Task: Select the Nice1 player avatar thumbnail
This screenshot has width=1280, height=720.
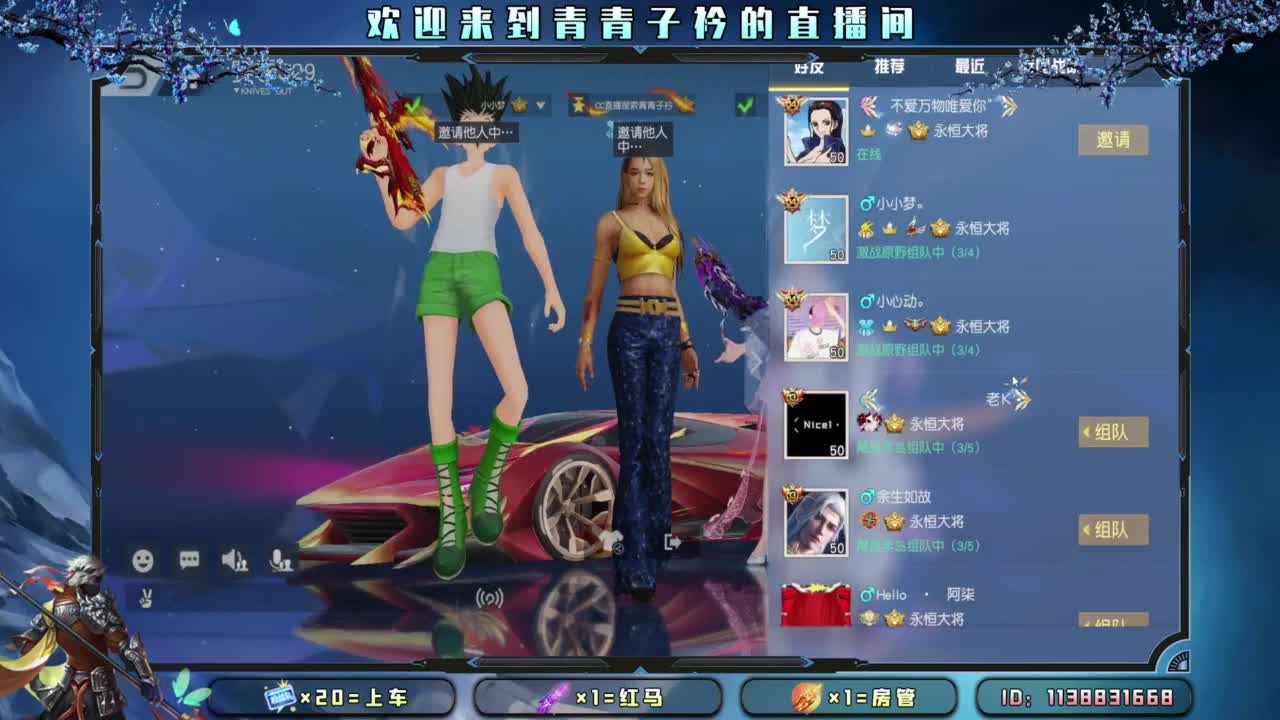Action: pyautogui.click(x=817, y=424)
